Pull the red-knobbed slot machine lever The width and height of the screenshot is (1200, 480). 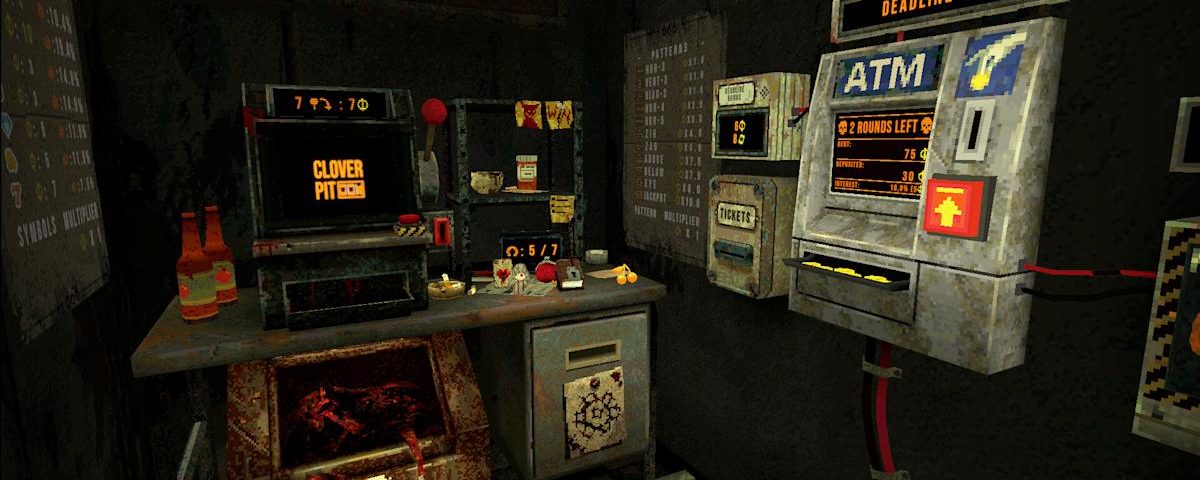[x=433, y=112]
